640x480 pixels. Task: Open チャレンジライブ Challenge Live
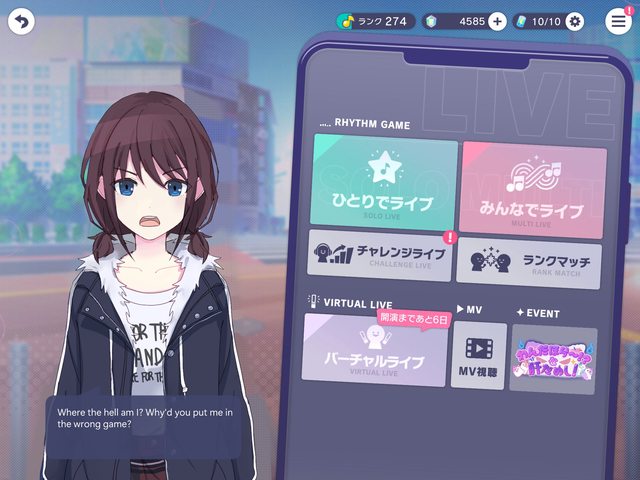(x=380, y=254)
